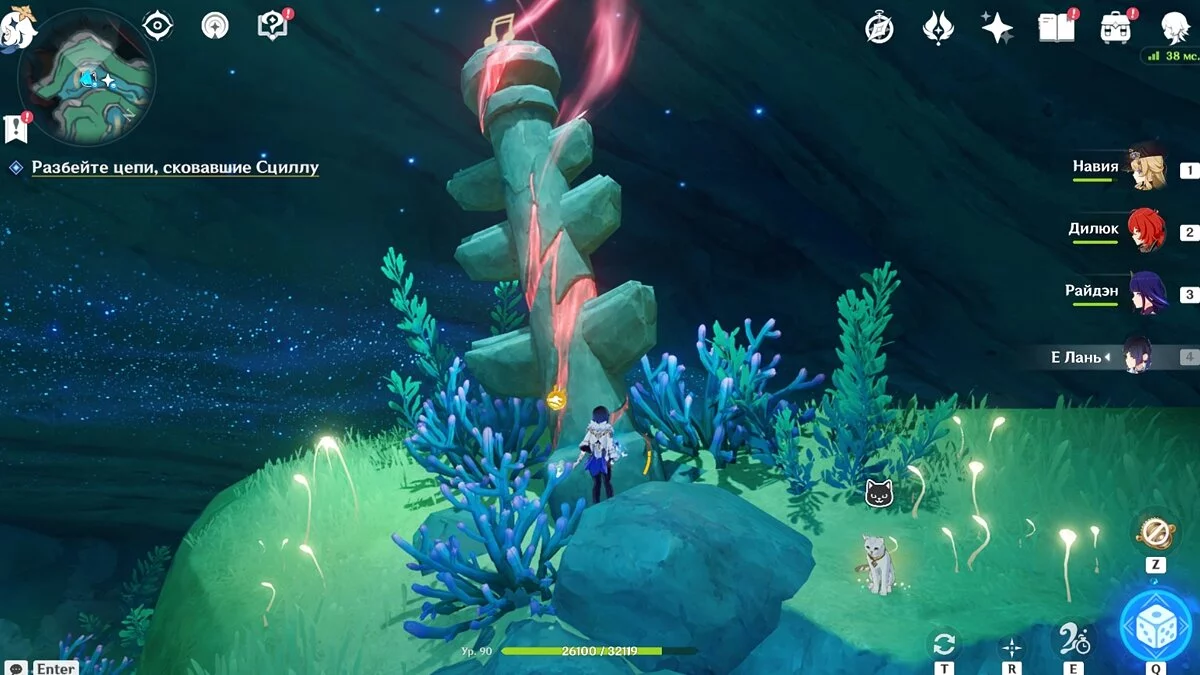Select the tracked quest about Scylla's chains
1200x675 pixels.
pos(175,168)
